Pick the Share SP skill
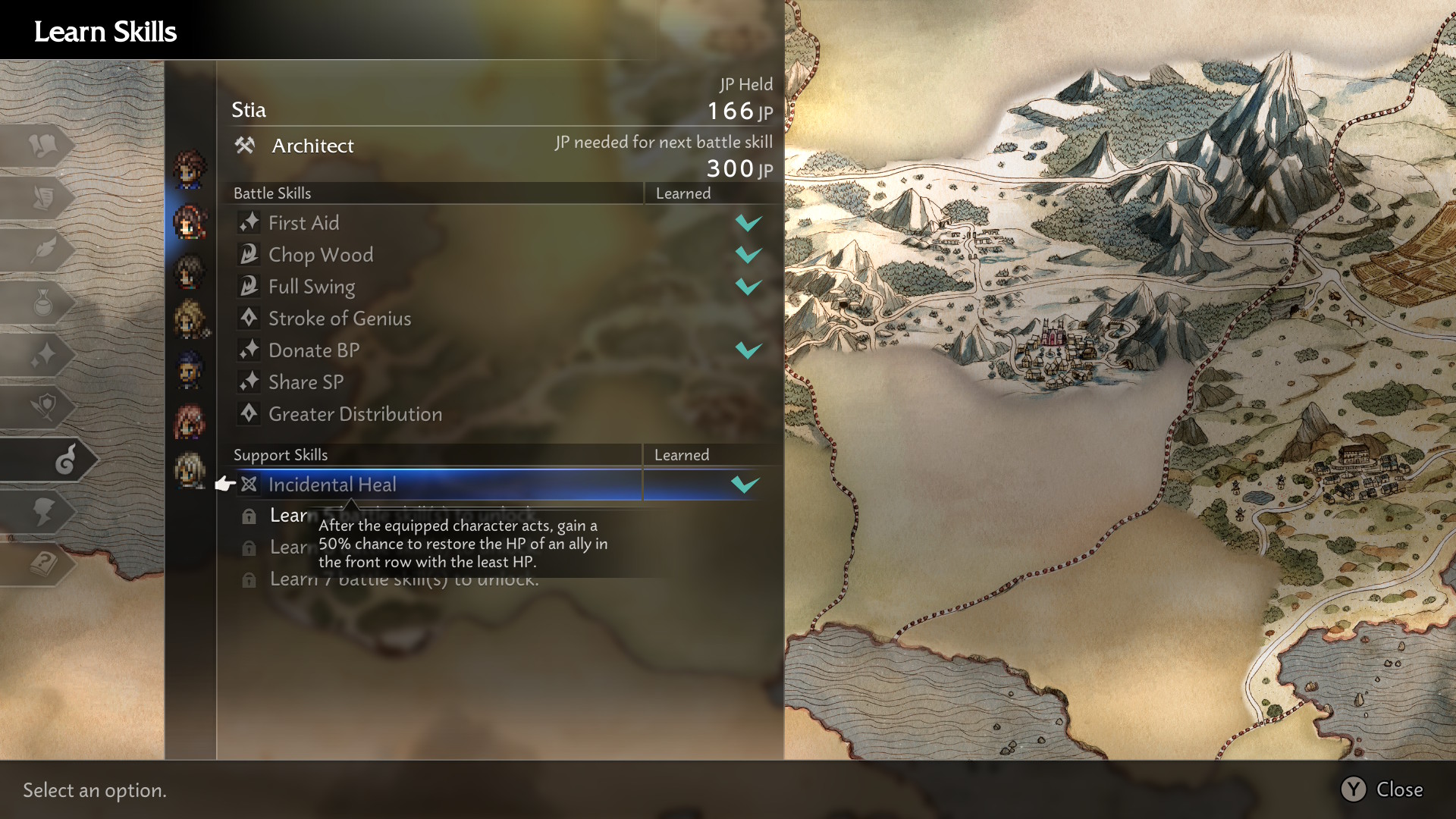 pyautogui.click(x=306, y=382)
